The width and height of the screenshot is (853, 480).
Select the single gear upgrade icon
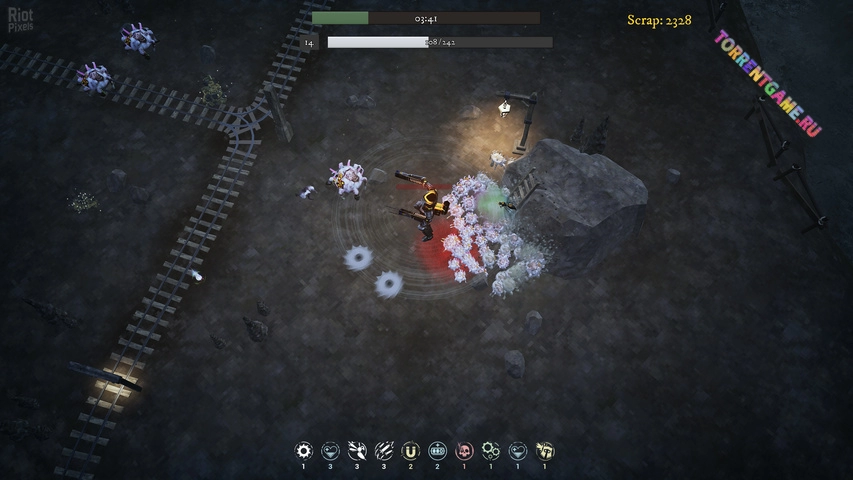304,451
